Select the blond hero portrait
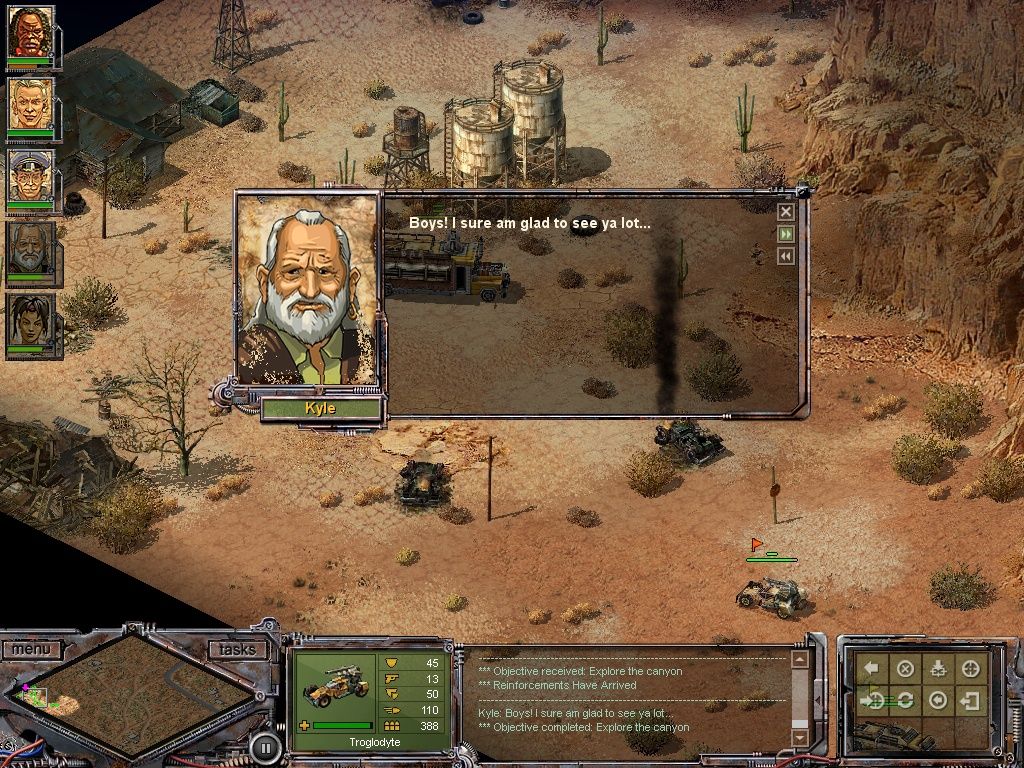This screenshot has width=1024, height=768. pyautogui.click(x=31, y=105)
